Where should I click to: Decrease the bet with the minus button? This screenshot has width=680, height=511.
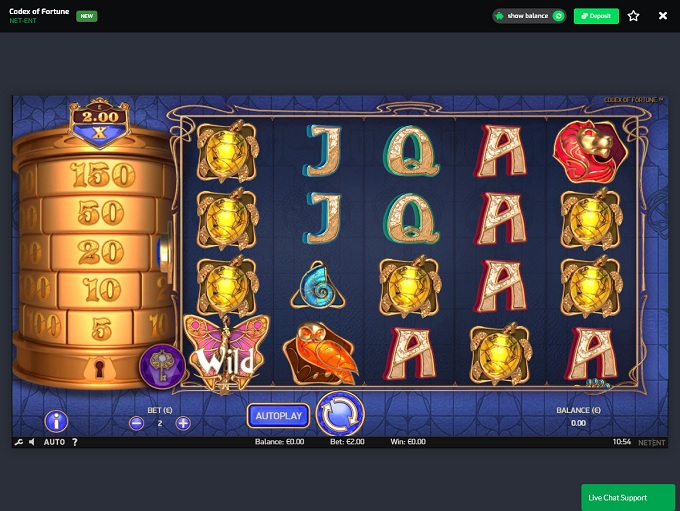point(137,423)
